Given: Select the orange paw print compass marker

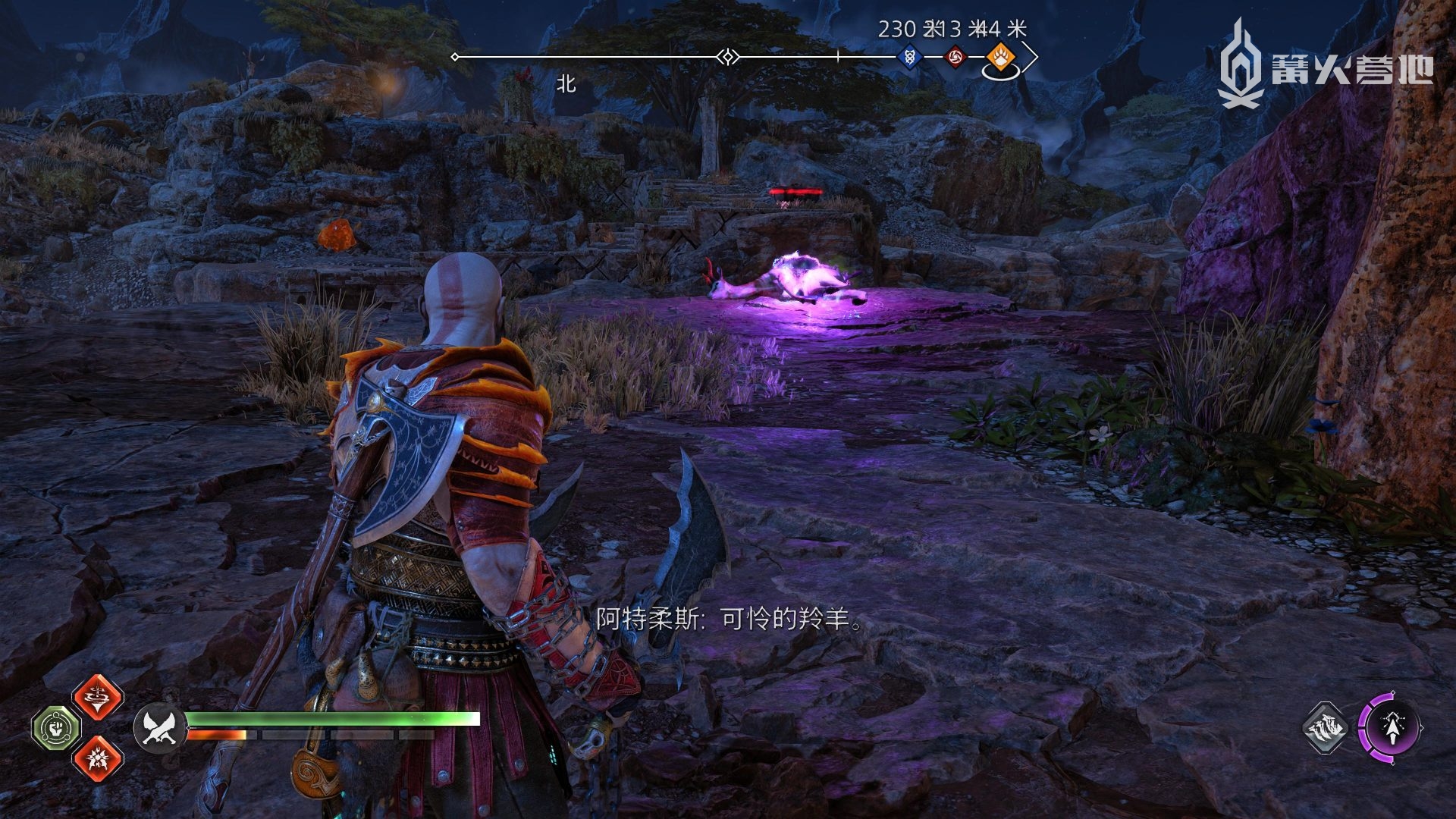Looking at the screenshot, I should (x=1000, y=57).
